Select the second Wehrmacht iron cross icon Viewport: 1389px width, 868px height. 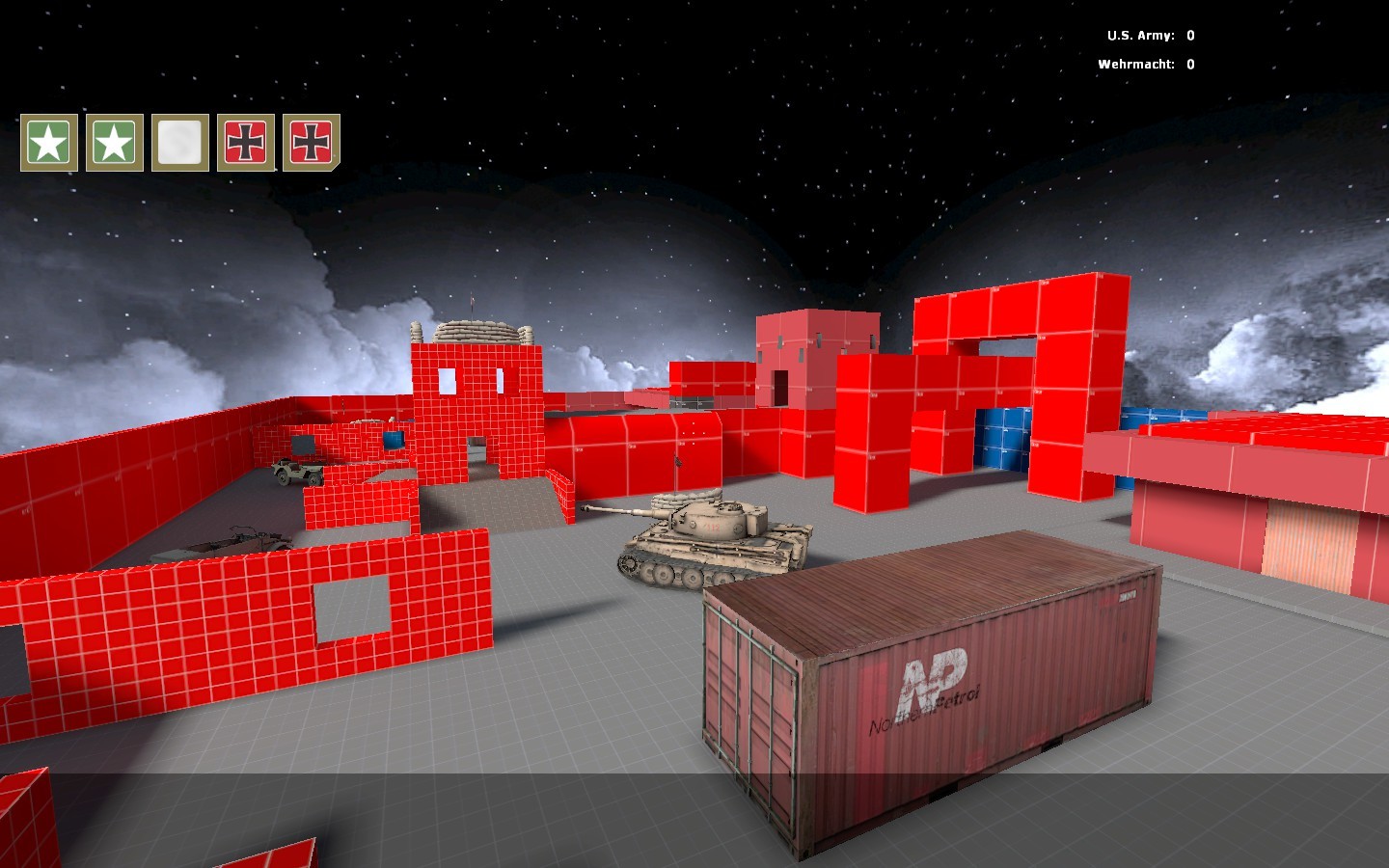tap(310, 142)
